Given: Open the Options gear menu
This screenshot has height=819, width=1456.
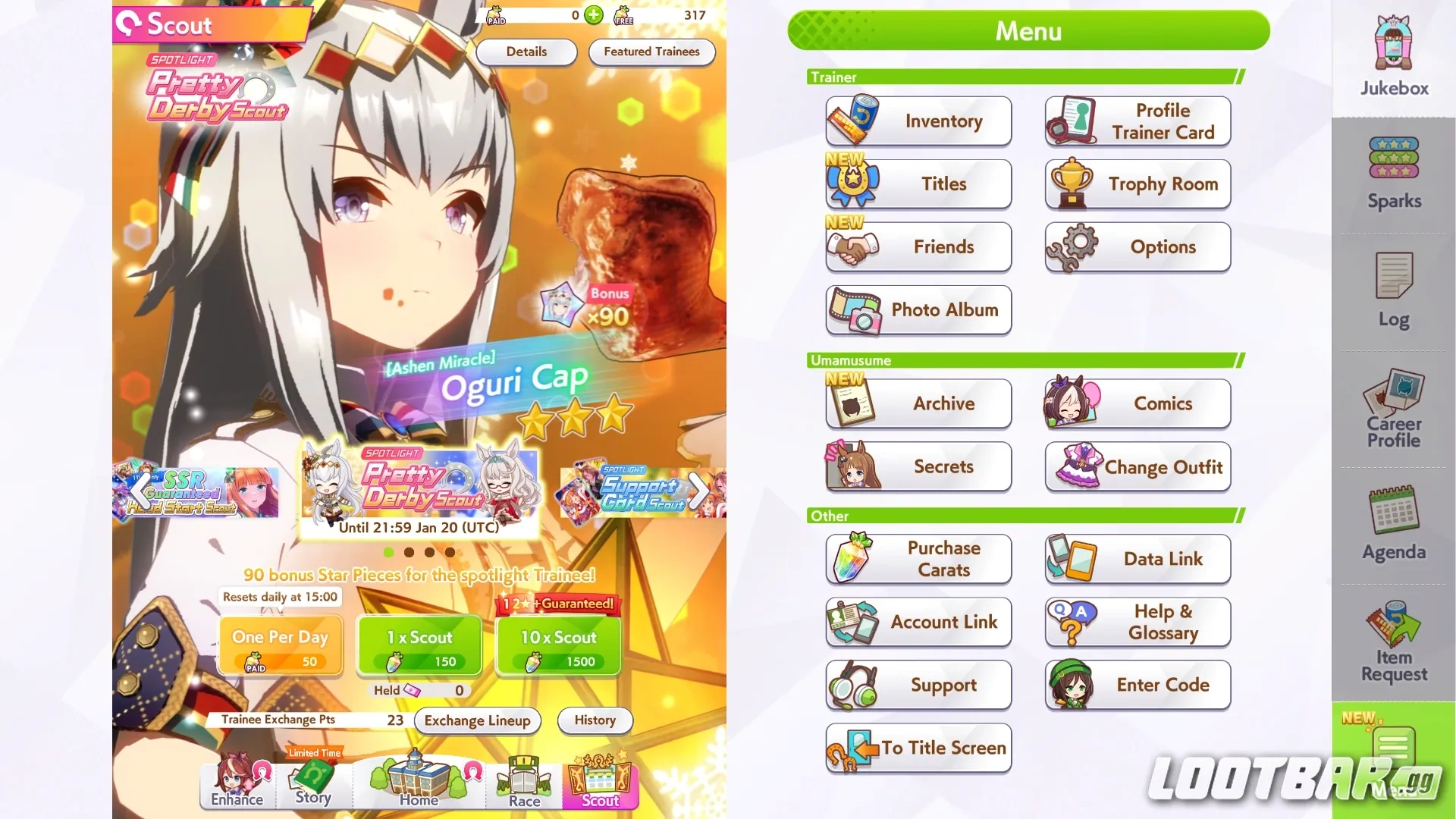Looking at the screenshot, I should [1137, 247].
